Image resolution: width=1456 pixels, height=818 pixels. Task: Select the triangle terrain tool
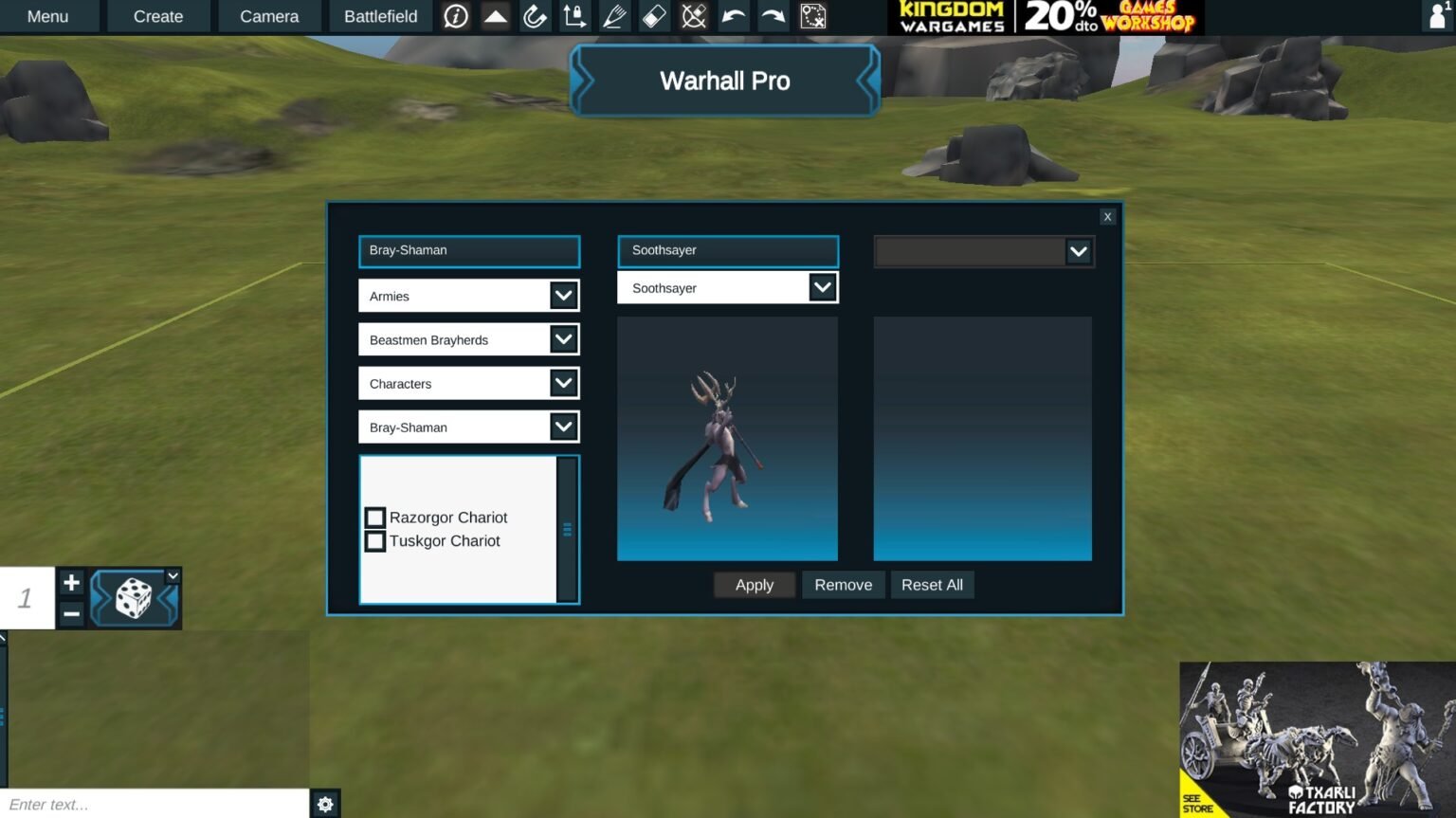pos(495,16)
